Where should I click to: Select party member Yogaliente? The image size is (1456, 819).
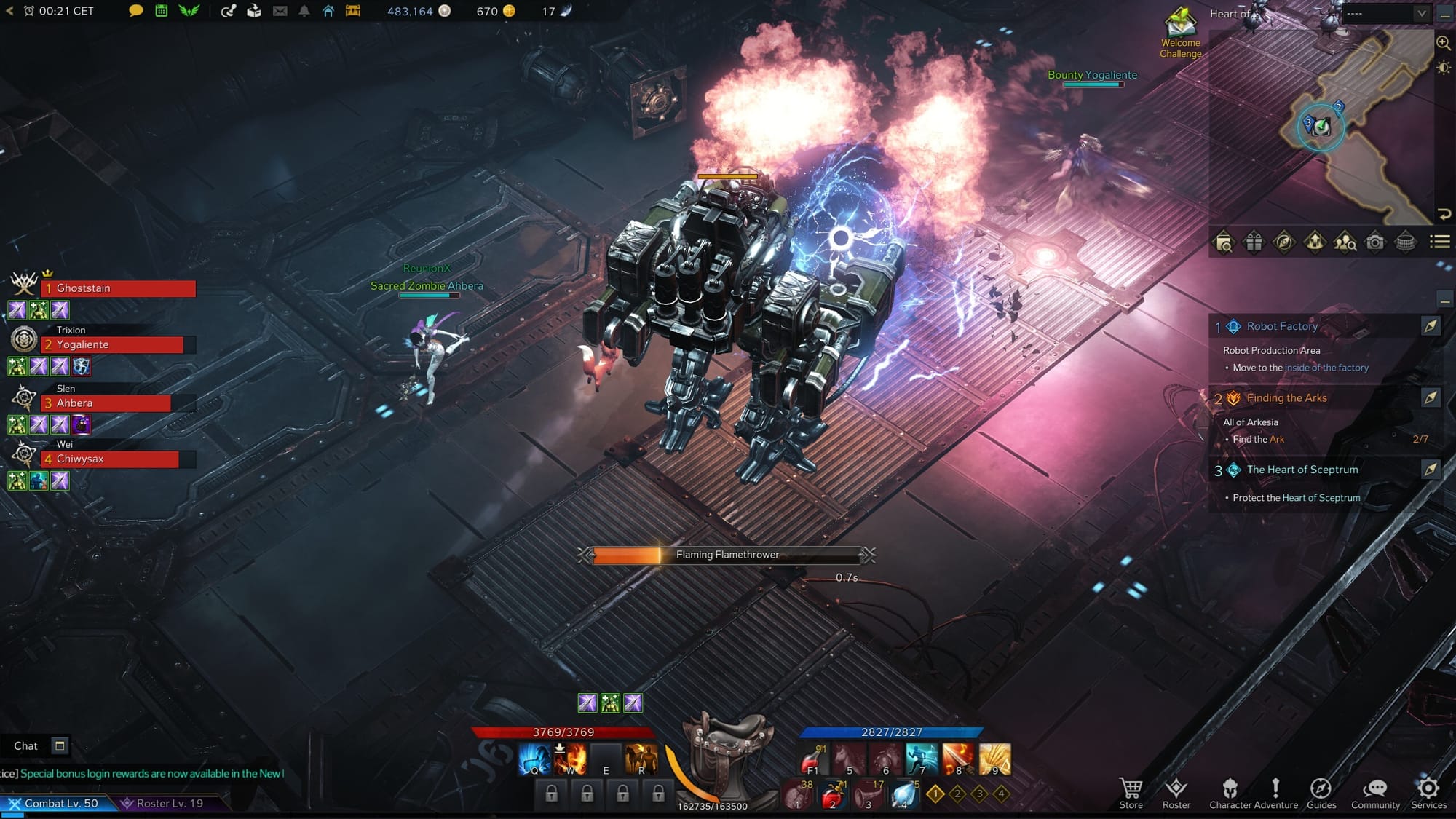click(112, 345)
